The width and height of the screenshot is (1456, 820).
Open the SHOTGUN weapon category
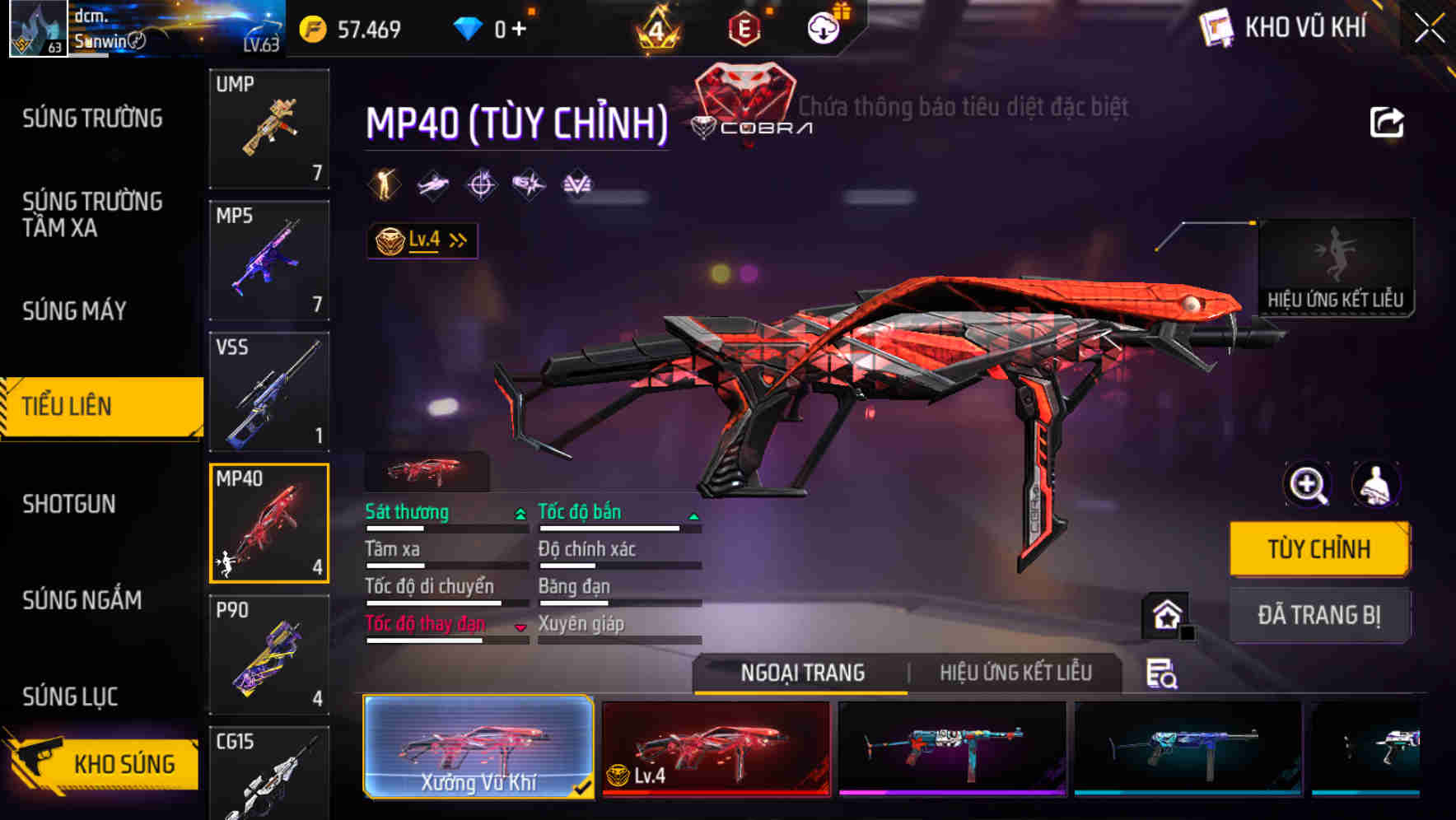[x=69, y=504]
